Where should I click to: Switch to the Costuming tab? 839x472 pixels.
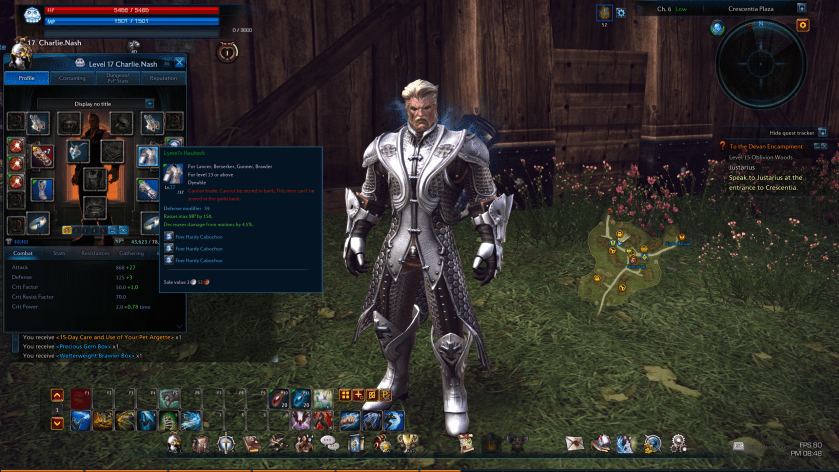click(x=72, y=78)
